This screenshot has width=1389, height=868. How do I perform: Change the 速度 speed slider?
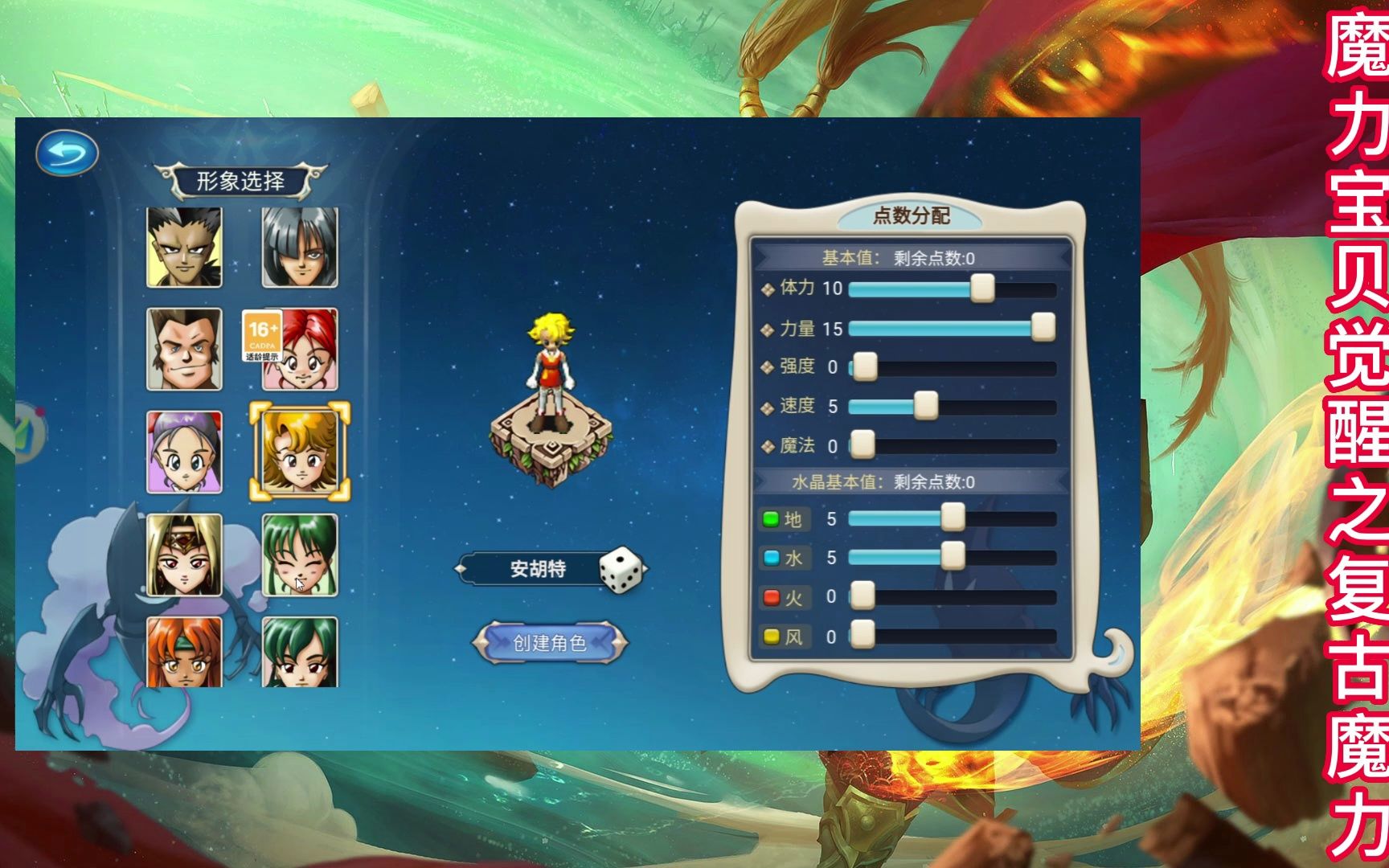pyautogui.click(x=926, y=406)
